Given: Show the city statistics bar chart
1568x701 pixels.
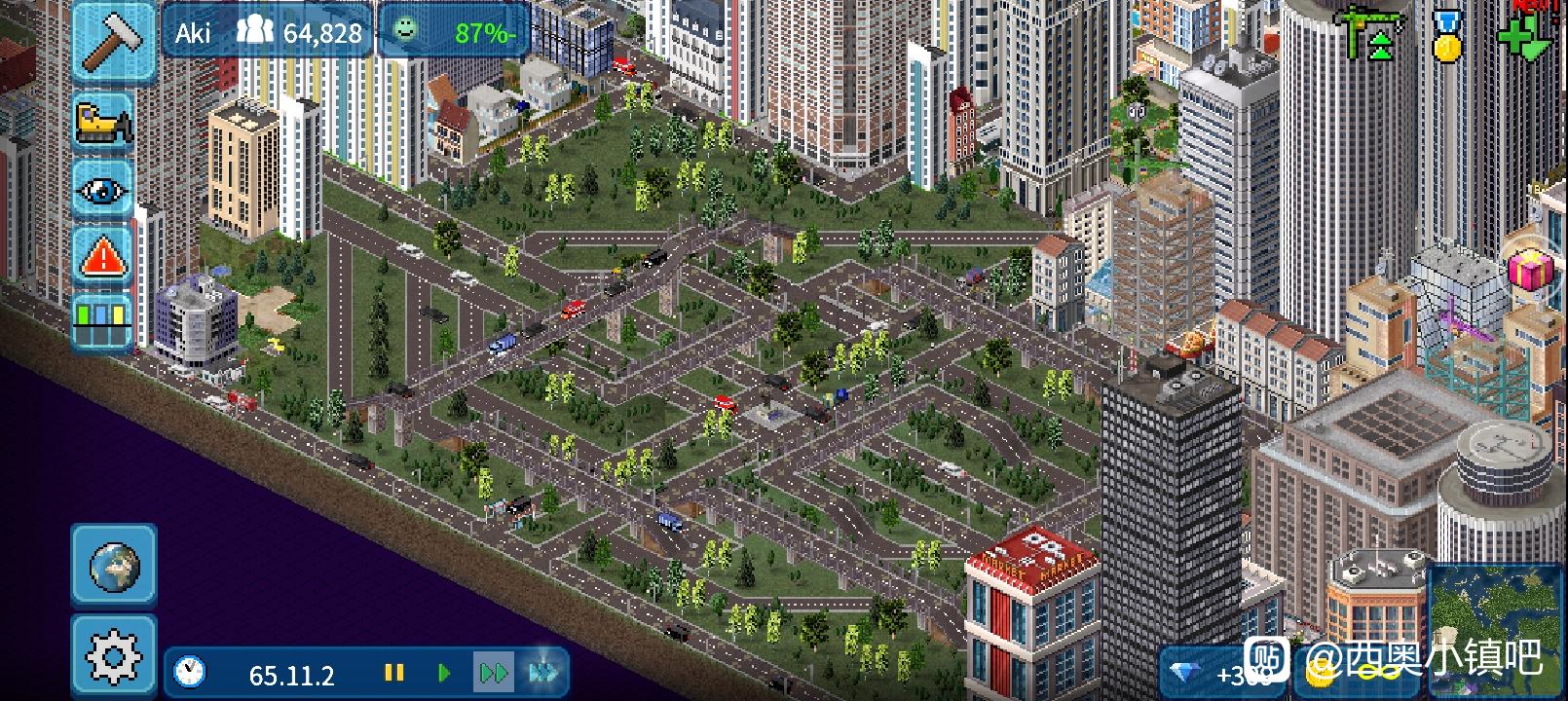Looking at the screenshot, I should pos(103,322).
